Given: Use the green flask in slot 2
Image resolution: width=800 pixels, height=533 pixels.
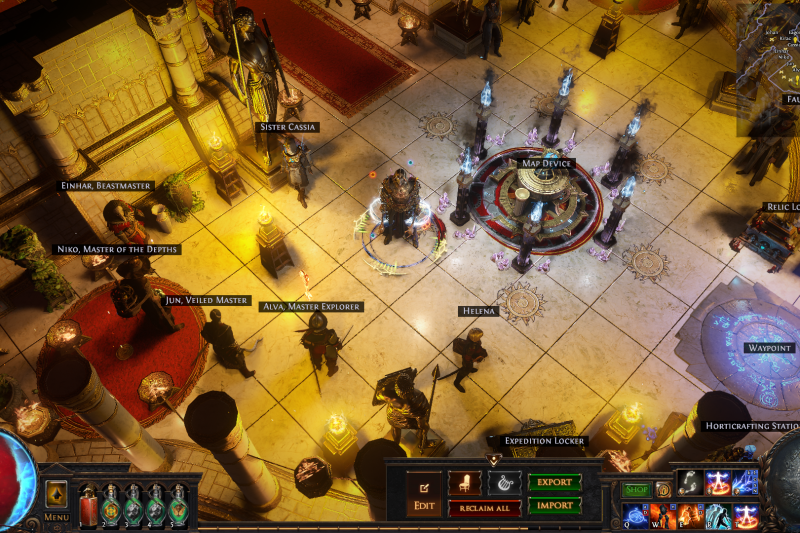Looking at the screenshot, I should pyautogui.click(x=111, y=503).
